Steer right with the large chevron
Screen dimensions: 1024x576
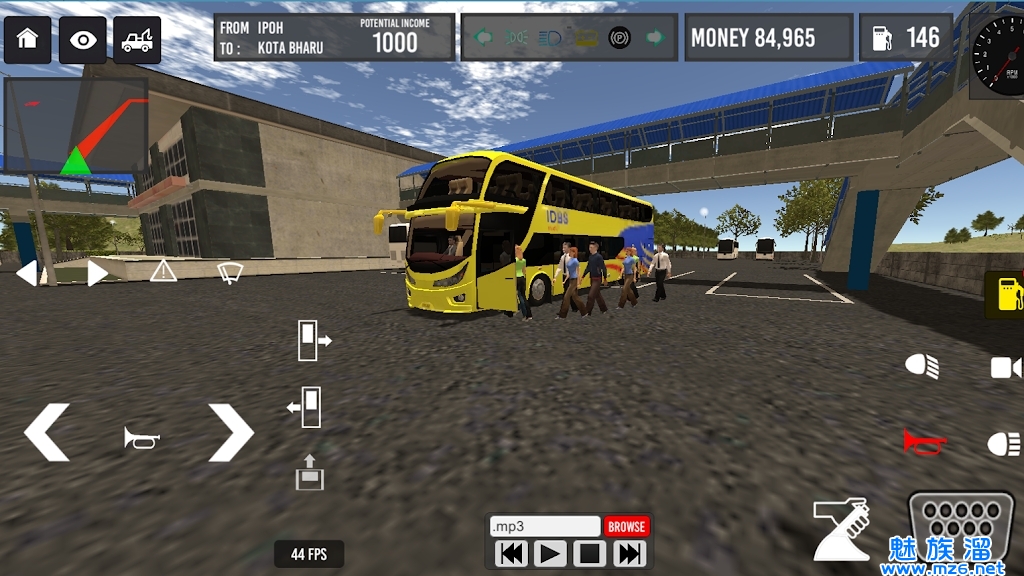[231, 432]
